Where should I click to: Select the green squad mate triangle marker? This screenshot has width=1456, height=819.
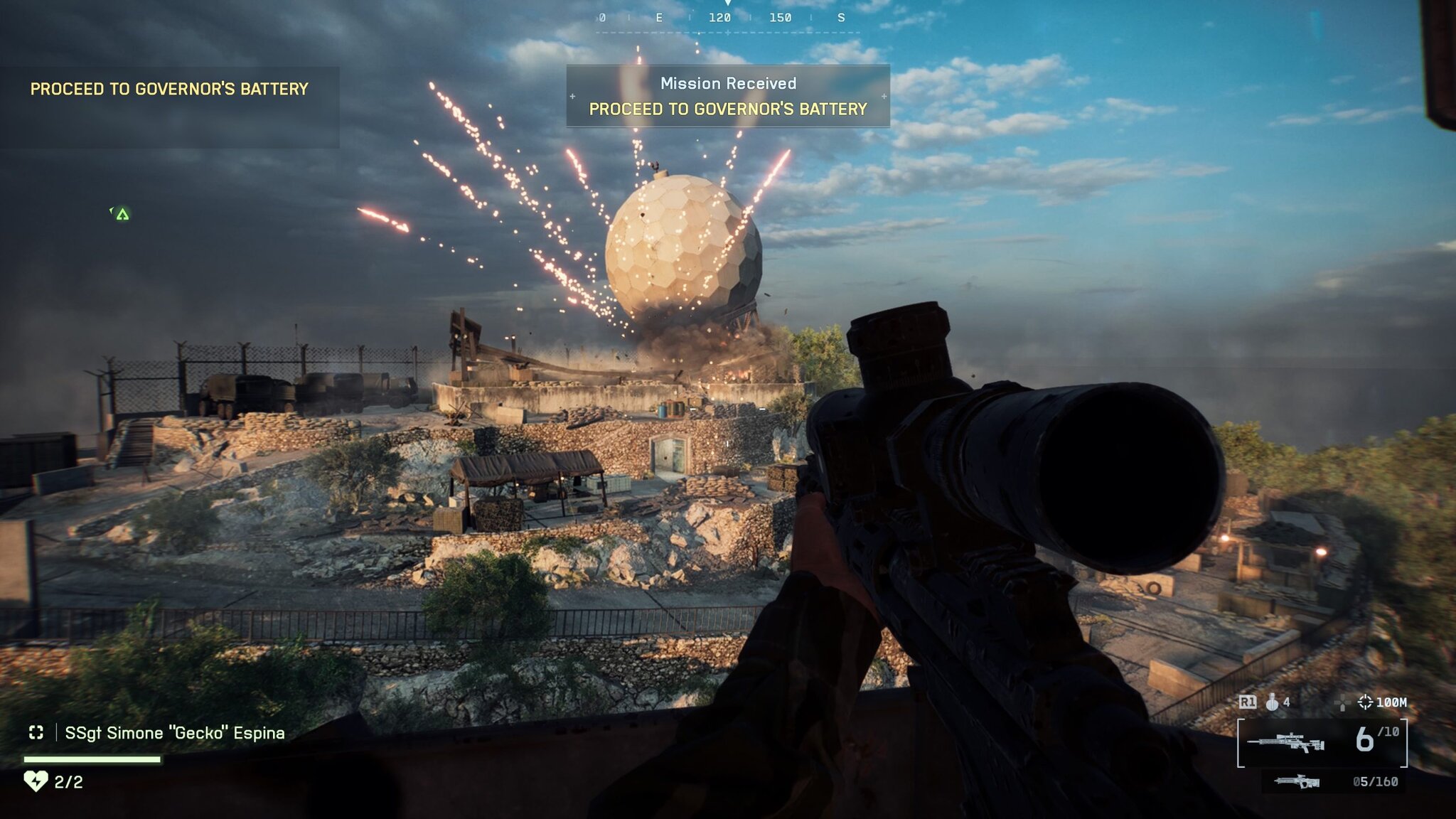122,214
